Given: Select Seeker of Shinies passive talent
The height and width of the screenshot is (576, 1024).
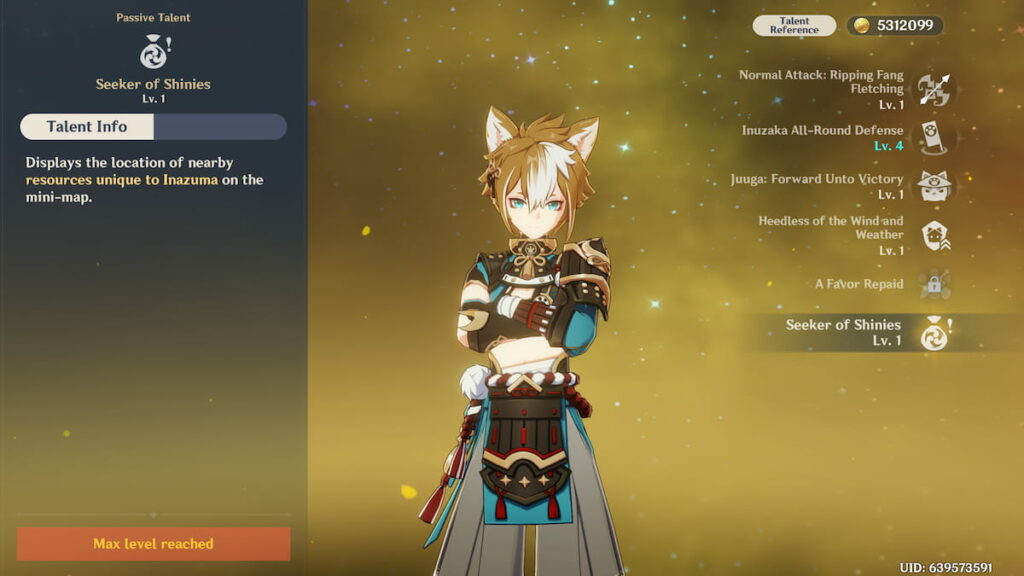Looking at the screenshot, I should point(935,333).
